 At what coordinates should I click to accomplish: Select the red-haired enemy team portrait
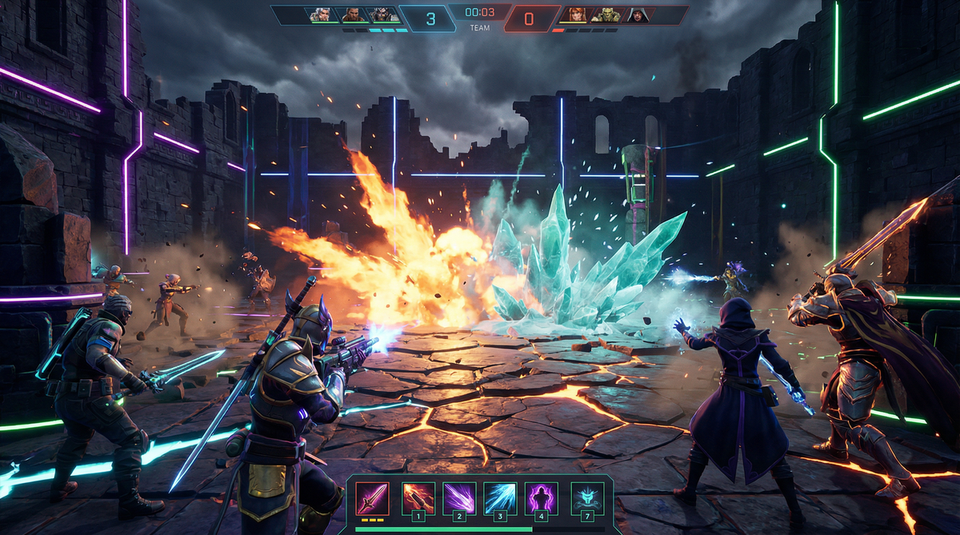576,15
